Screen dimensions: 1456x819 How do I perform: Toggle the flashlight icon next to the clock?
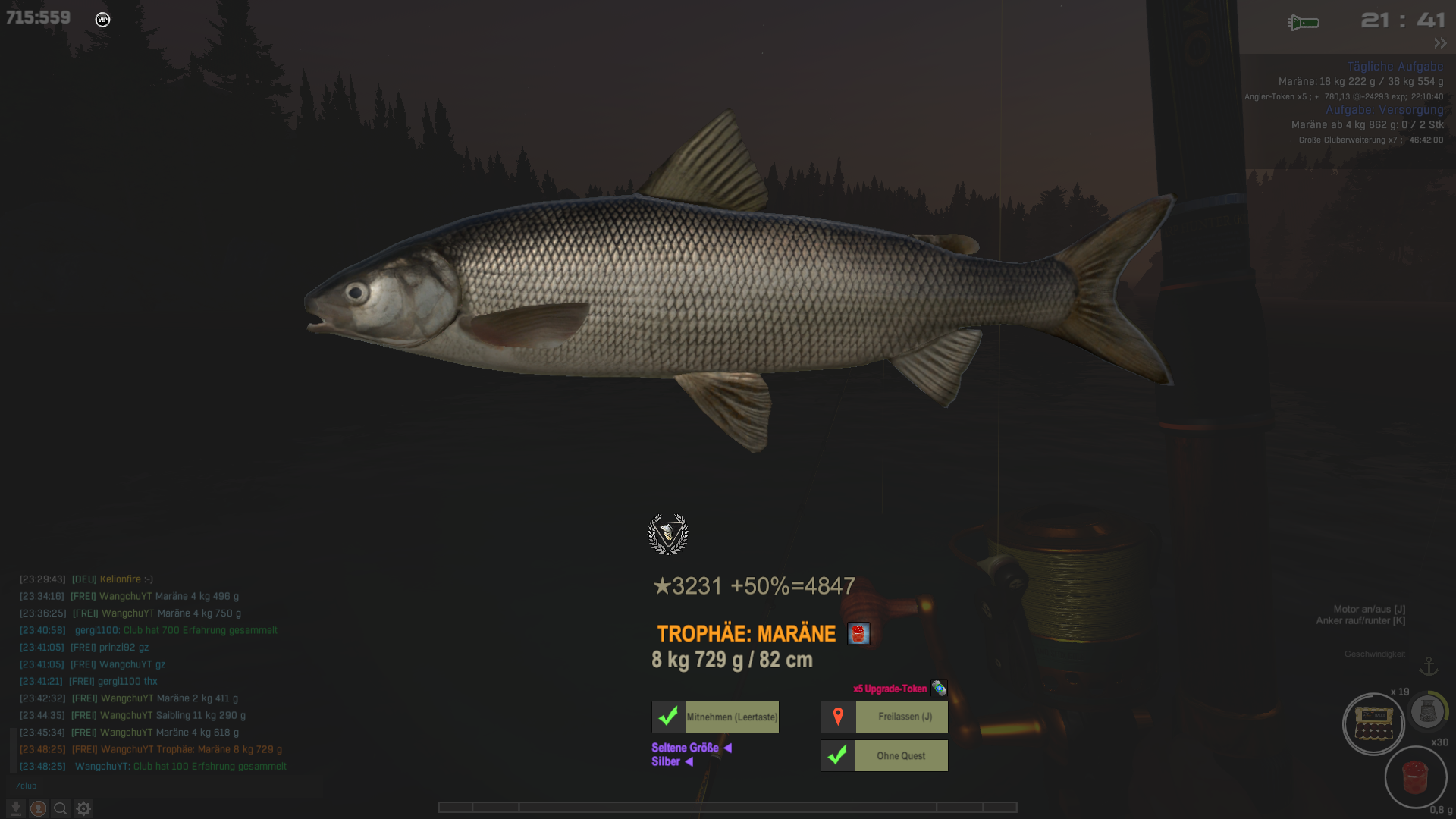tap(1304, 23)
